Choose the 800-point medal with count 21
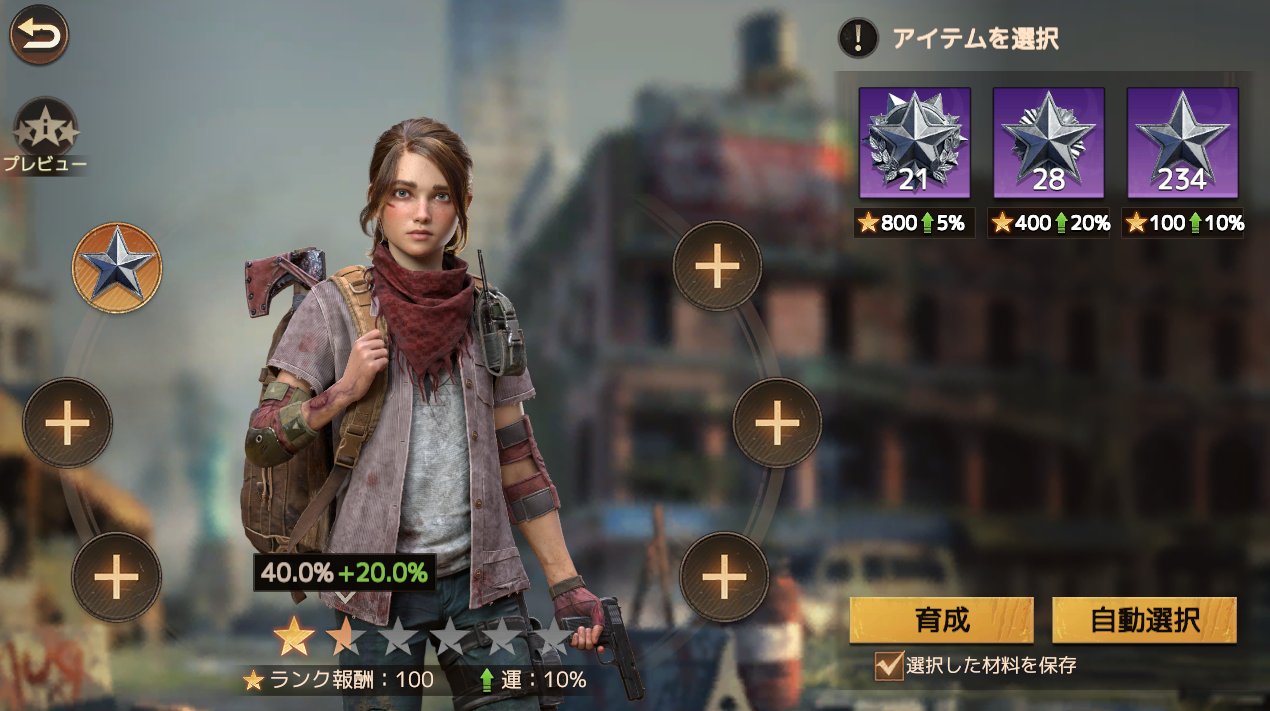This screenshot has width=1270, height=711. (914, 142)
